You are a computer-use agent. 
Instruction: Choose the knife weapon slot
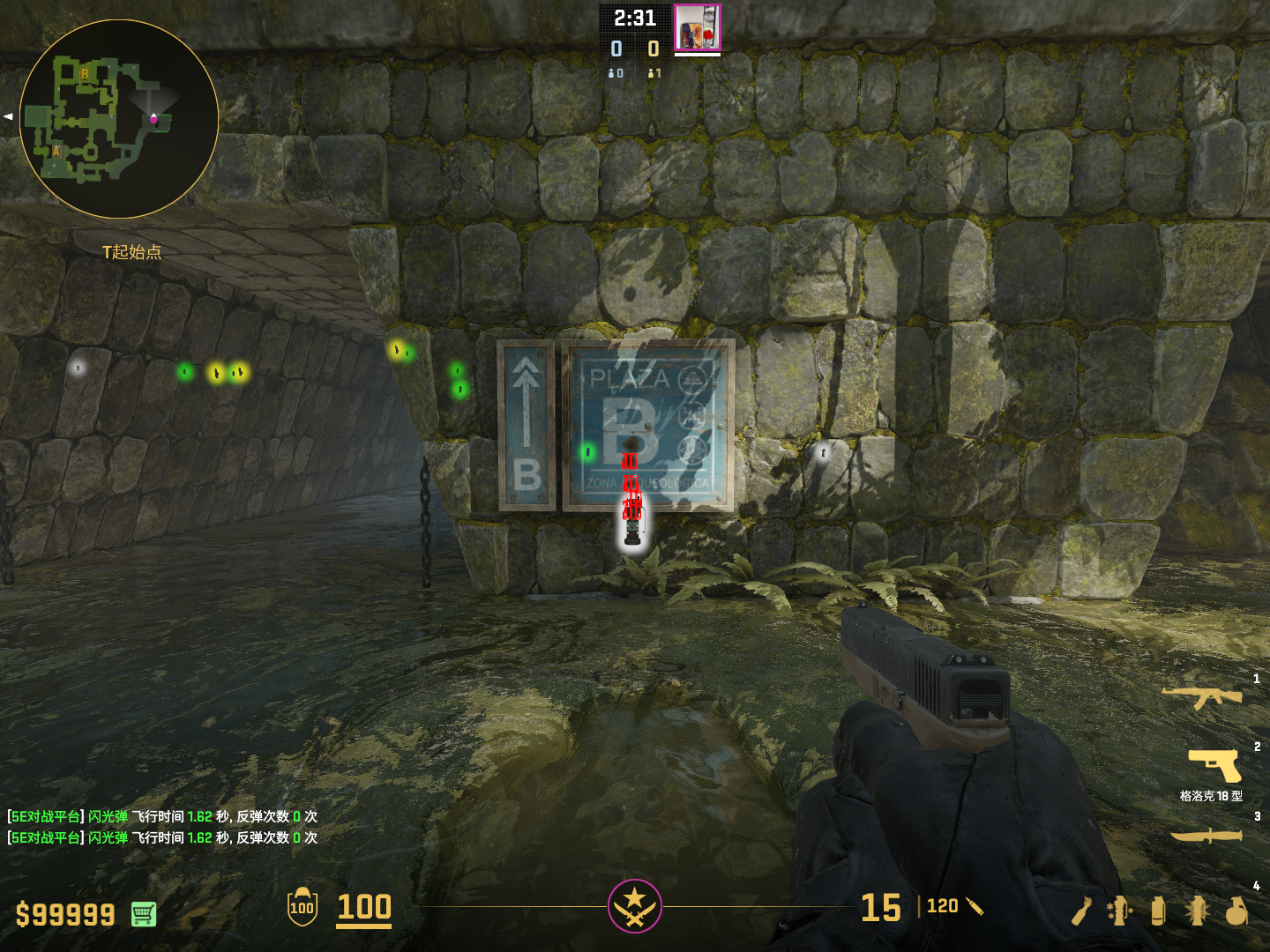point(1206,835)
